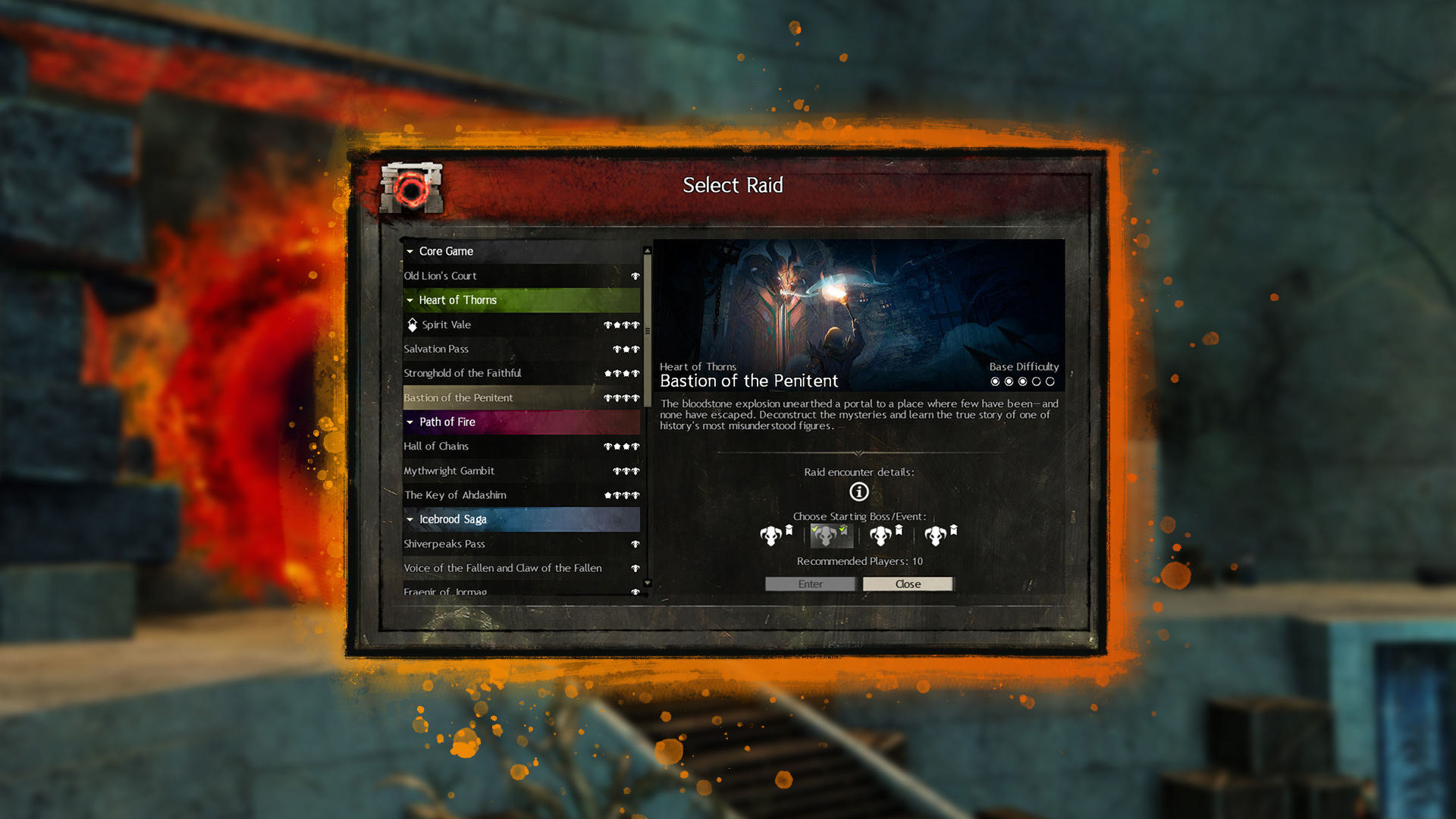Open Raid encounter details info icon
Screen dimensions: 1456x819
click(858, 491)
